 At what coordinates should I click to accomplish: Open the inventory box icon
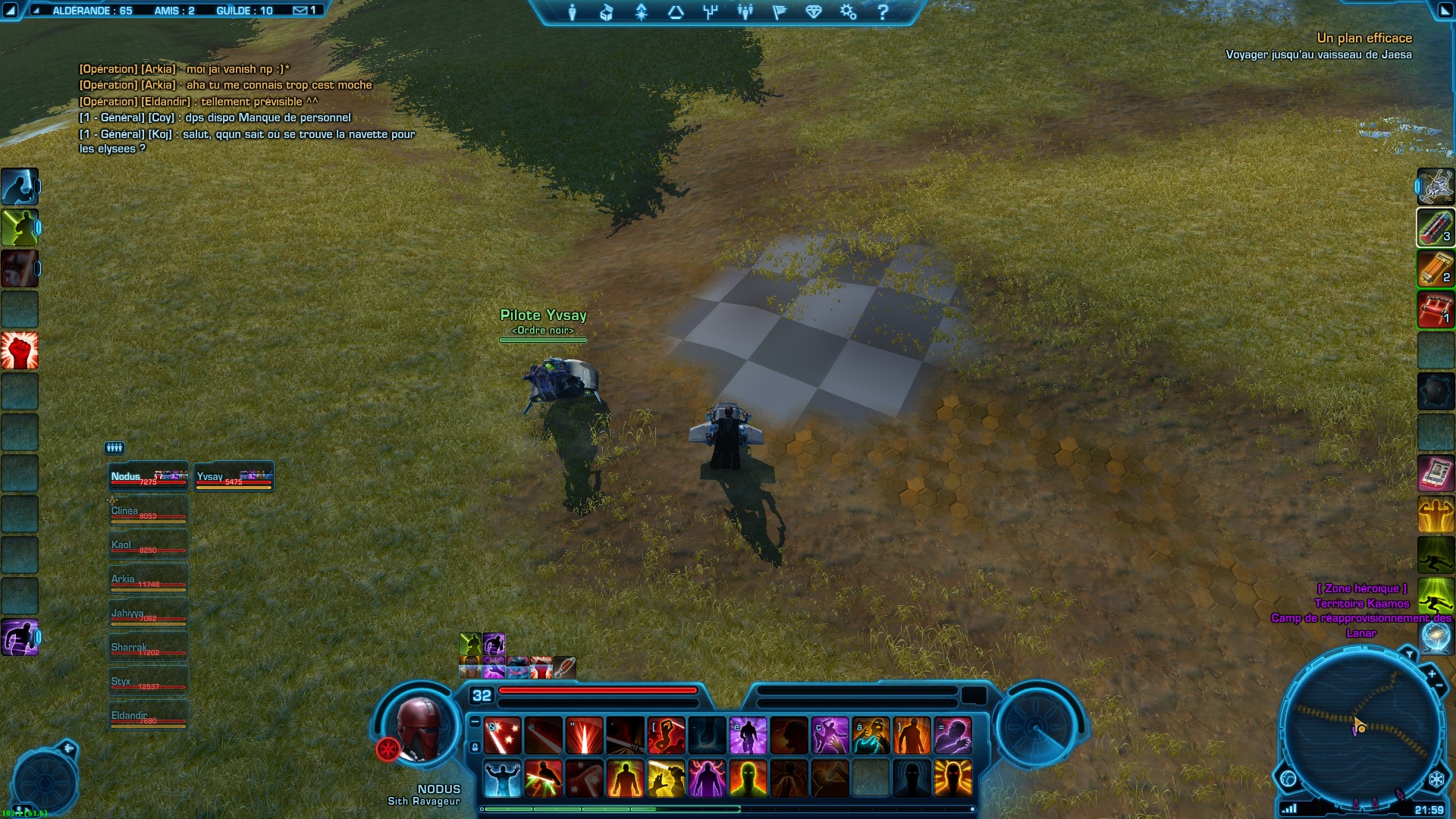coord(606,12)
